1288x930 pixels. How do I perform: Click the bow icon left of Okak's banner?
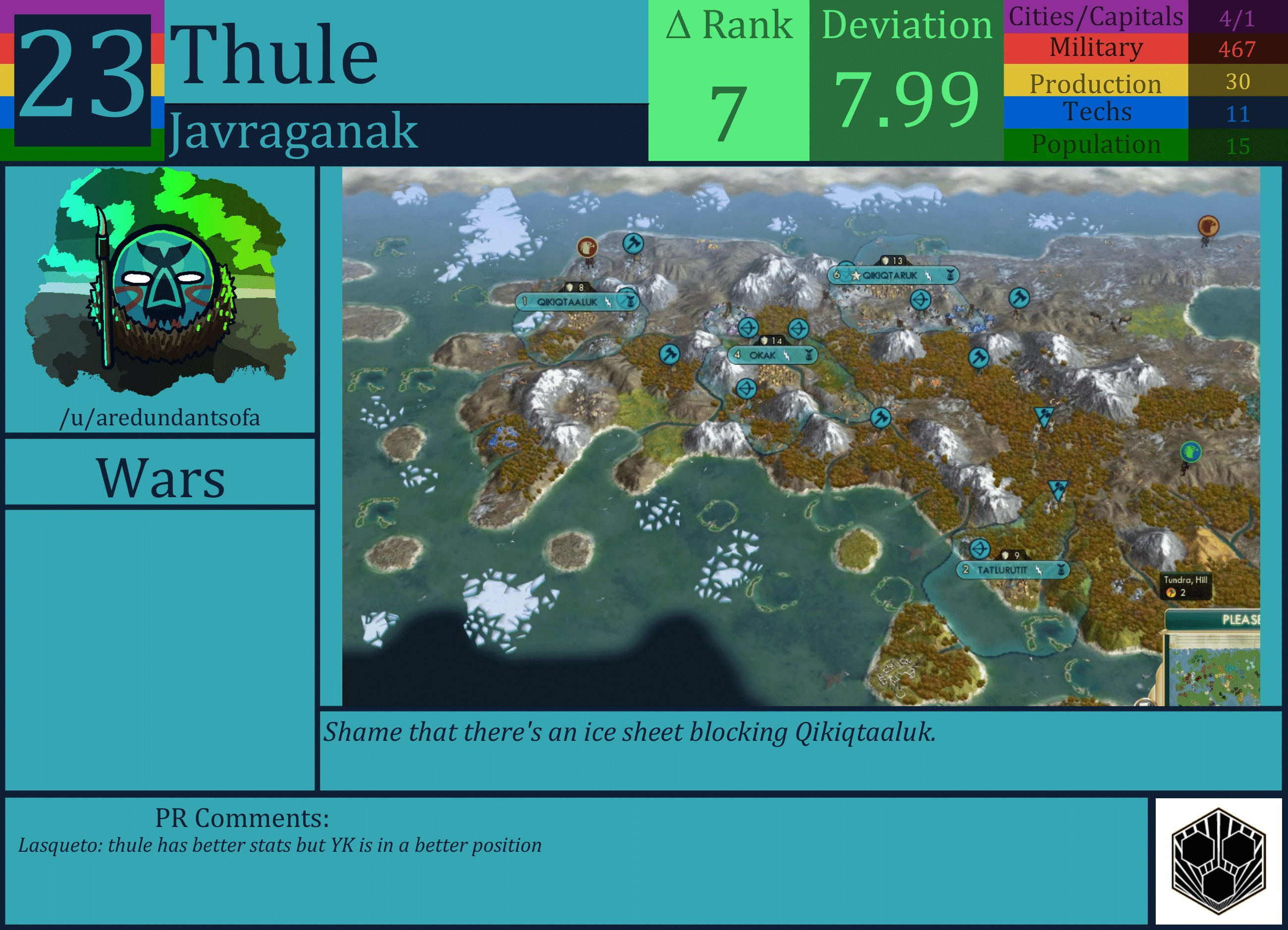(x=749, y=328)
